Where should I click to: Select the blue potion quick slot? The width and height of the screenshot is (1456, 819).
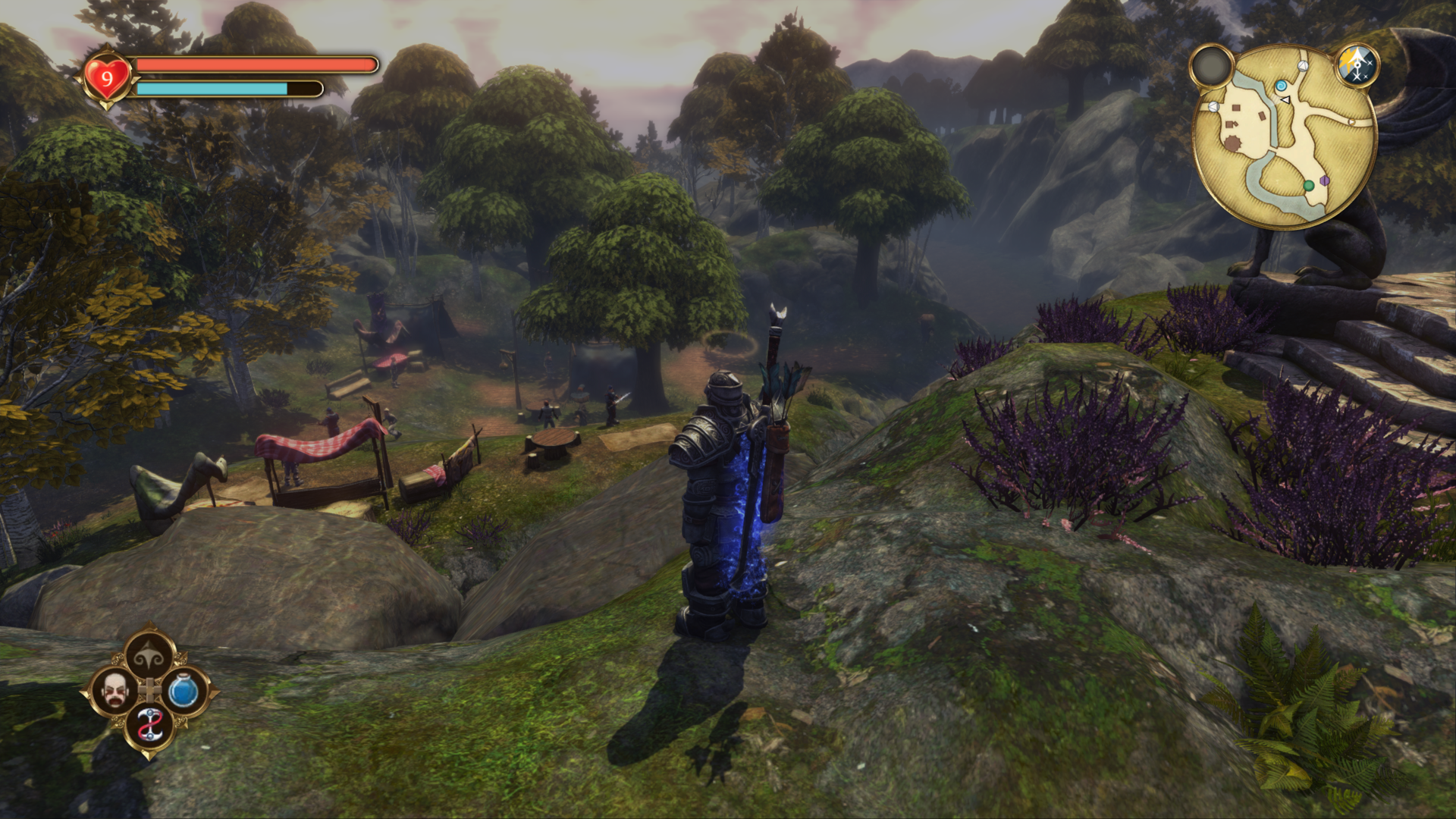tap(183, 692)
